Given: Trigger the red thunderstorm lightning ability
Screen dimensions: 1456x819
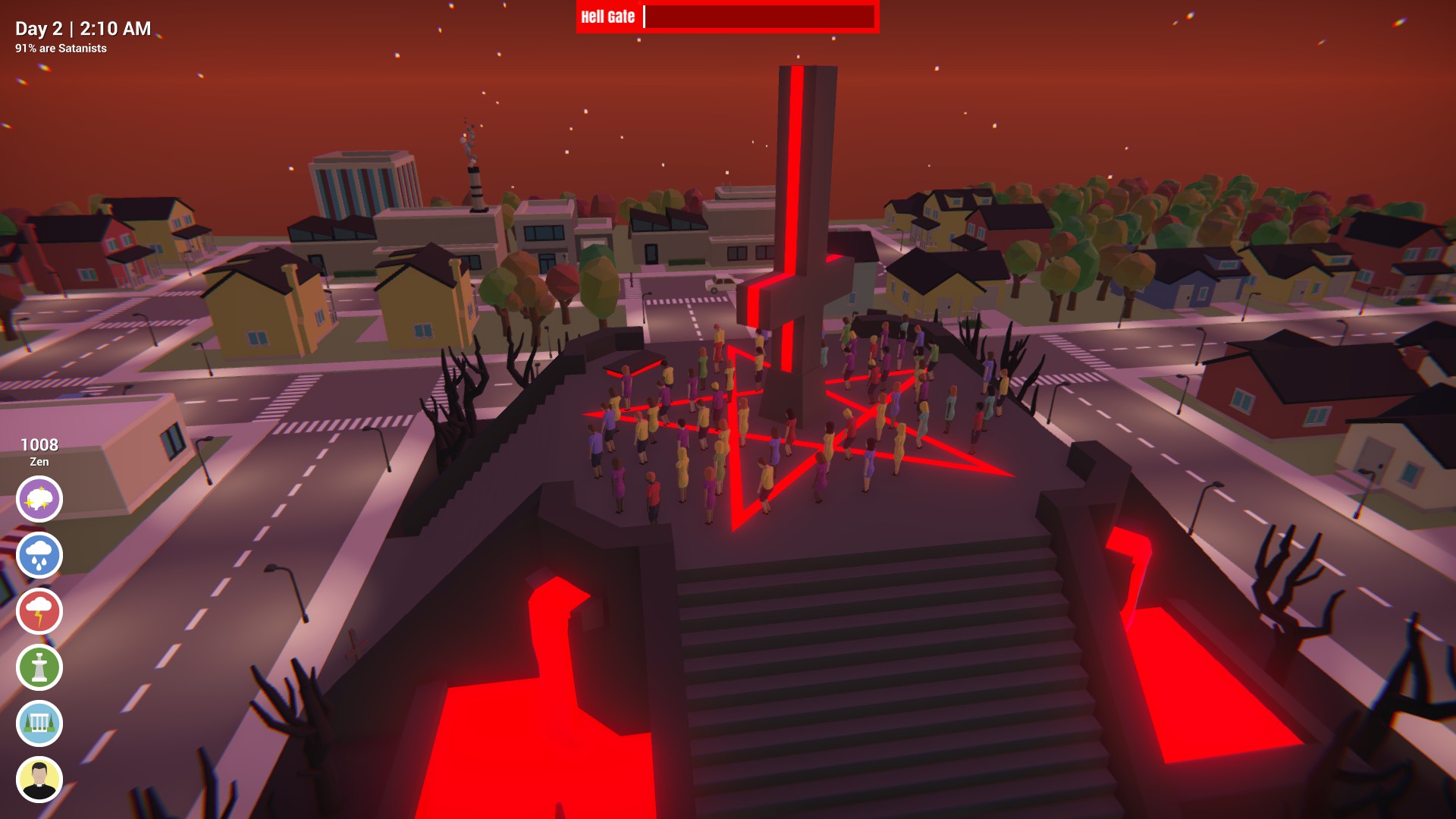Looking at the screenshot, I should [x=41, y=610].
